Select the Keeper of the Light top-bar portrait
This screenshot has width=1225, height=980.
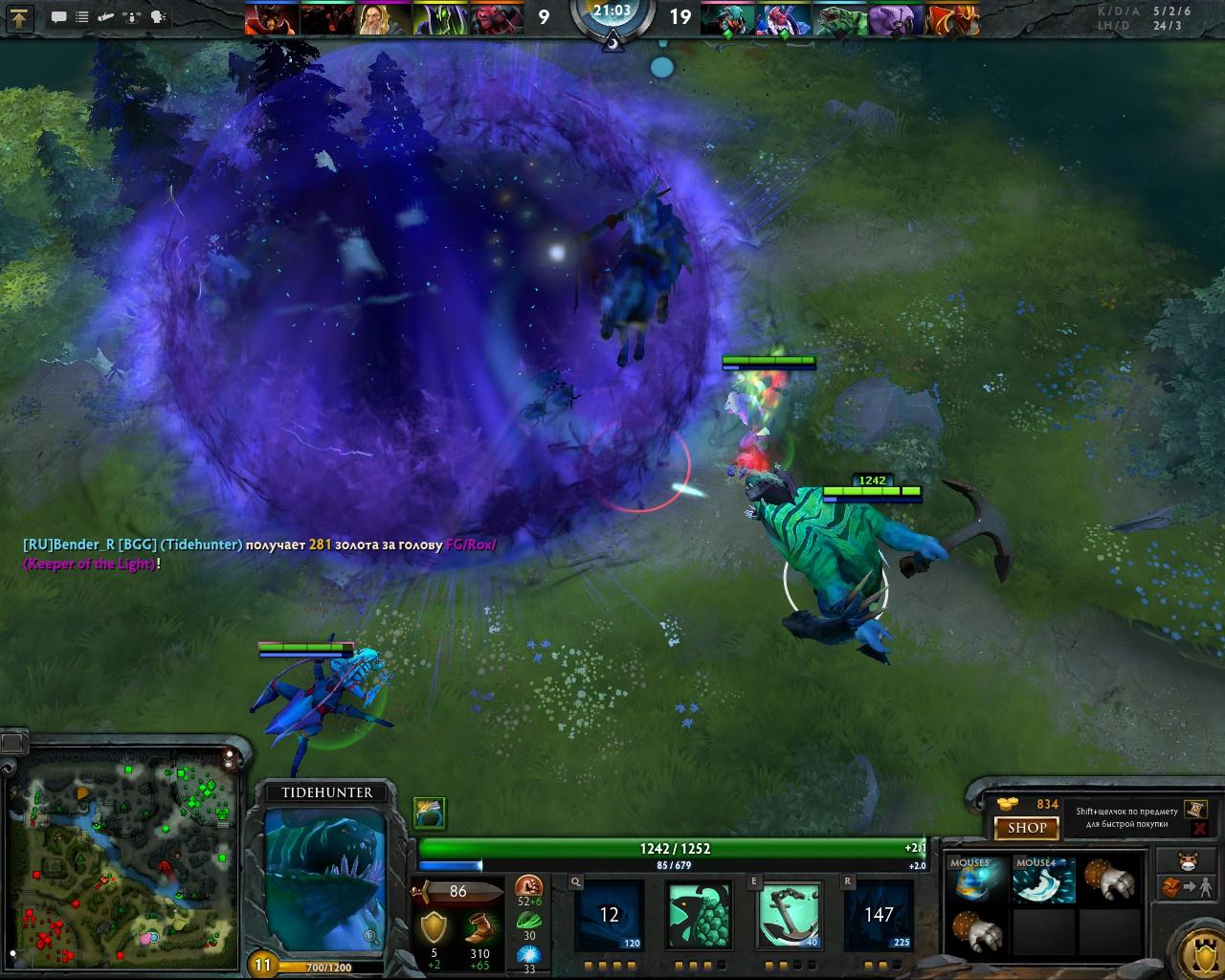click(x=379, y=18)
